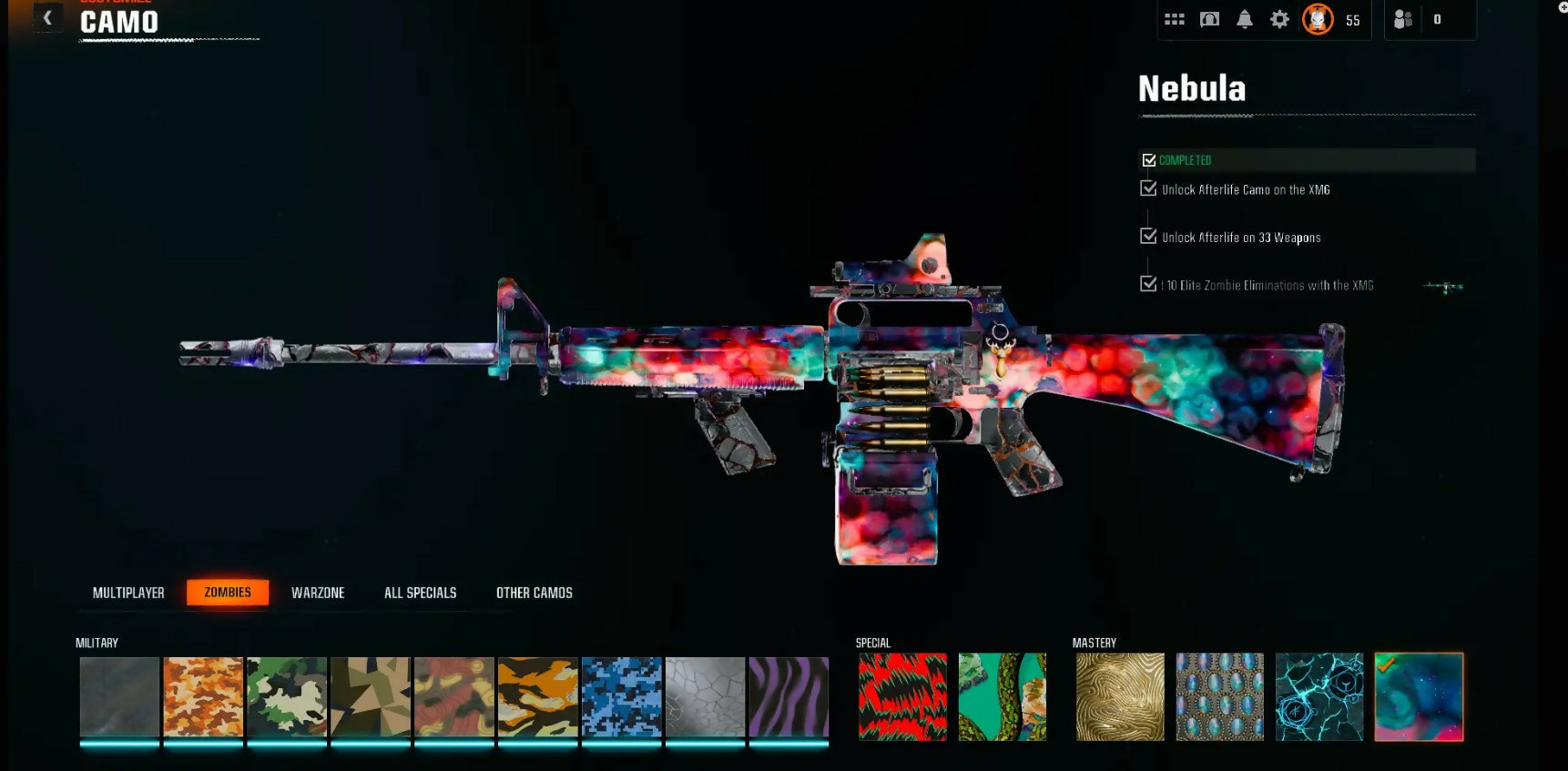Show the All Specials tab
The width and height of the screenshot is (1568, 771).
pyautogui.click(x=420, y=593)
